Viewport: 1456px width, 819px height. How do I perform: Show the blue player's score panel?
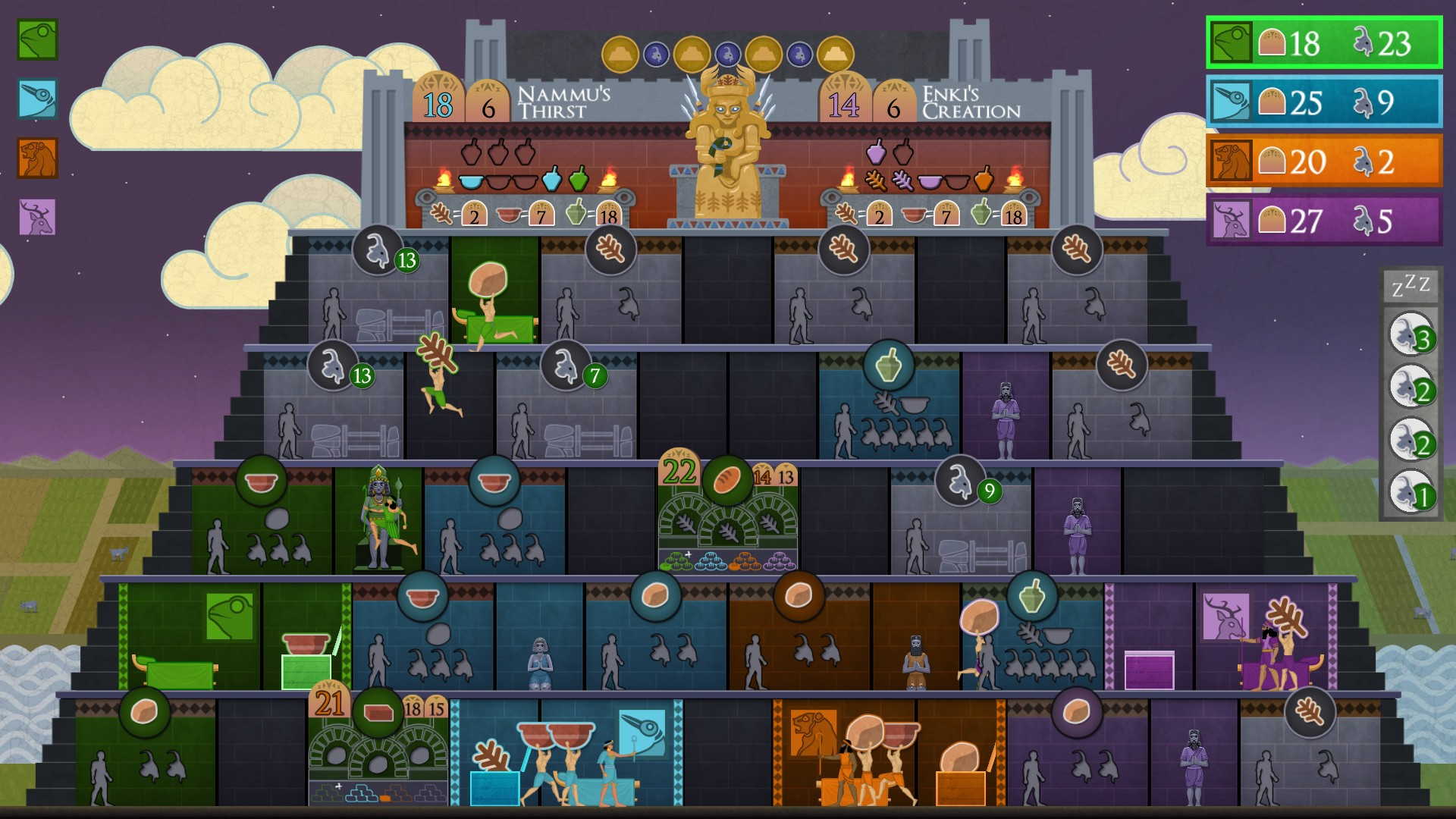pyautogui.click(x=1323, y=102)
